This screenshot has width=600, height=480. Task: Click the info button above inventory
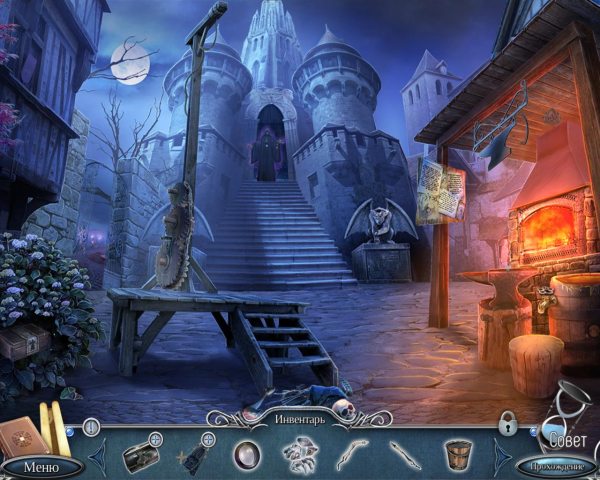tap(91, 427)
